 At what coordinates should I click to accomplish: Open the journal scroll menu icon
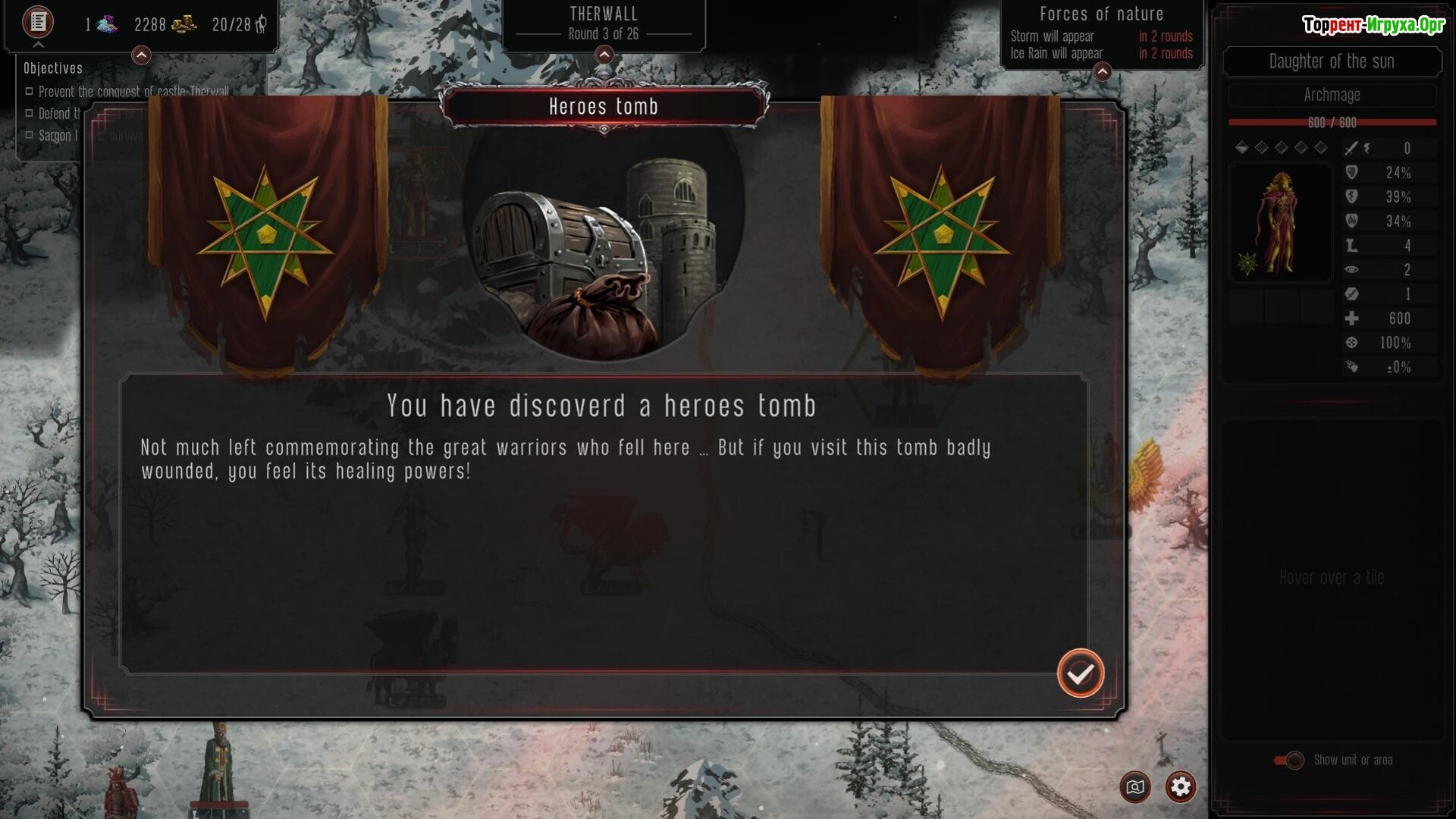pyautogui.click(x=37, y=22)
